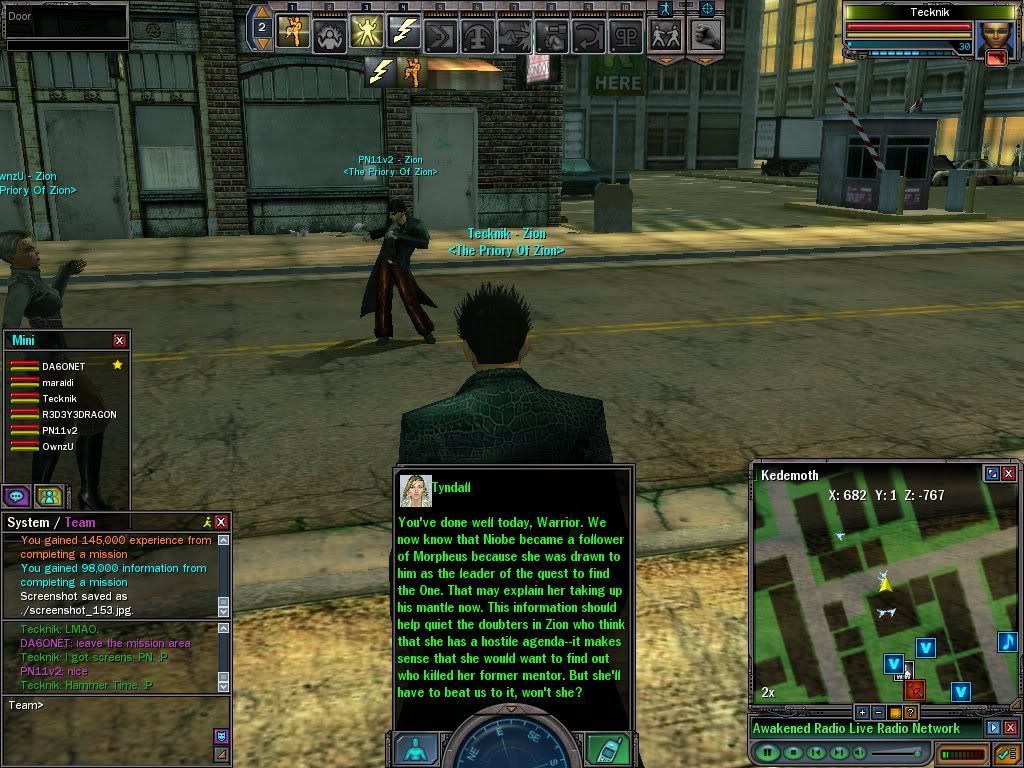Click the fist icon on the hotbar
Viewport: 1024px width, 768px height.
[706, 35]
